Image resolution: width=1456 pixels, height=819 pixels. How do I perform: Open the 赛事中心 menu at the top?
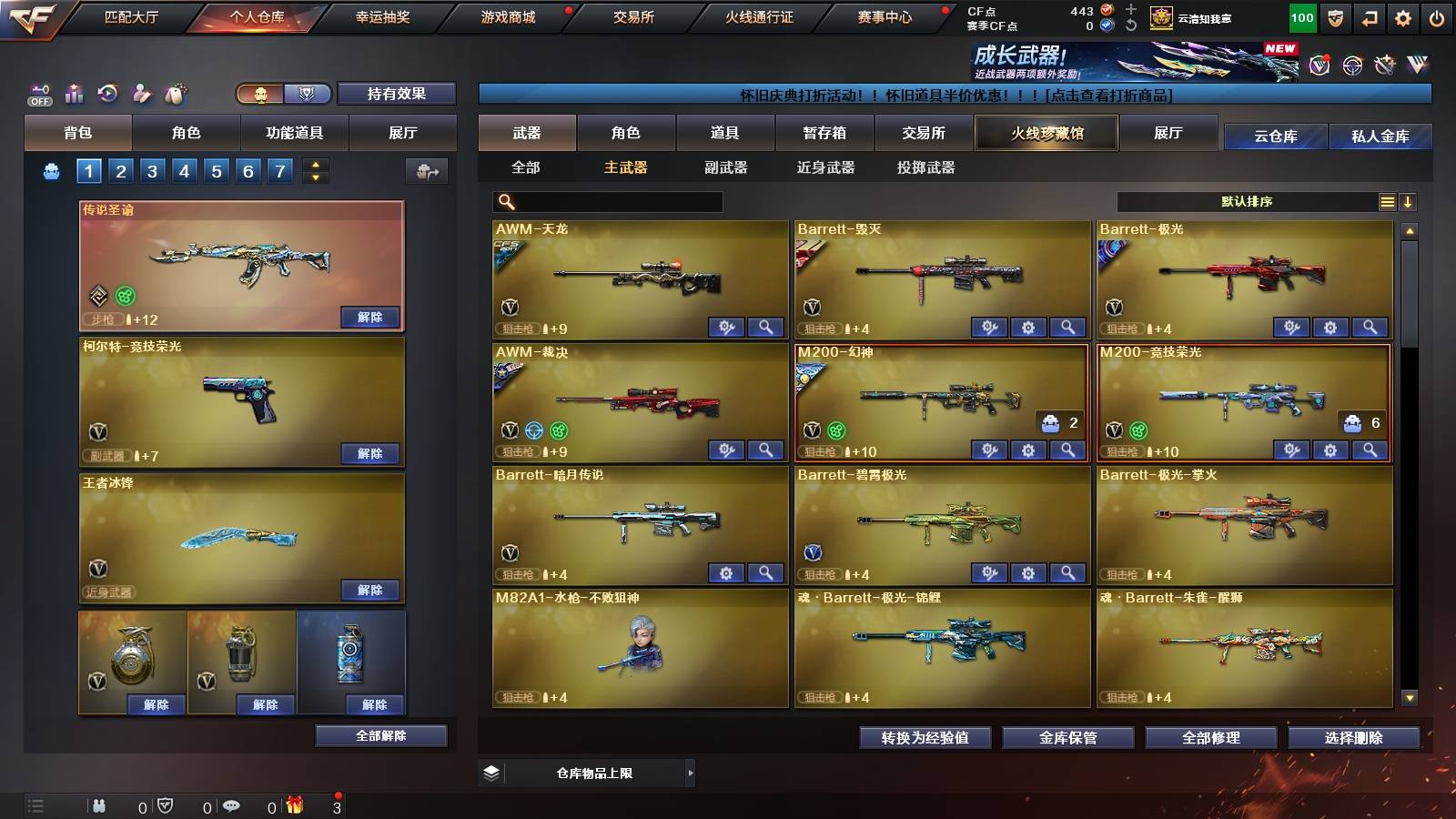coord(887,15)
